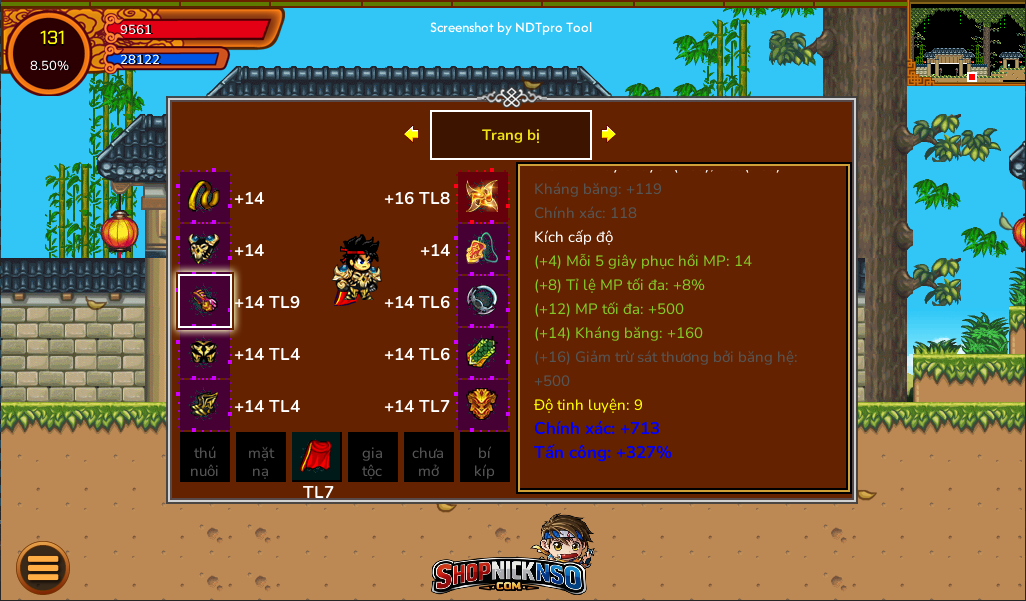Open the gia tộc clan slot
This screenshot has height=601, width=1026.
(x=372, y=457)
